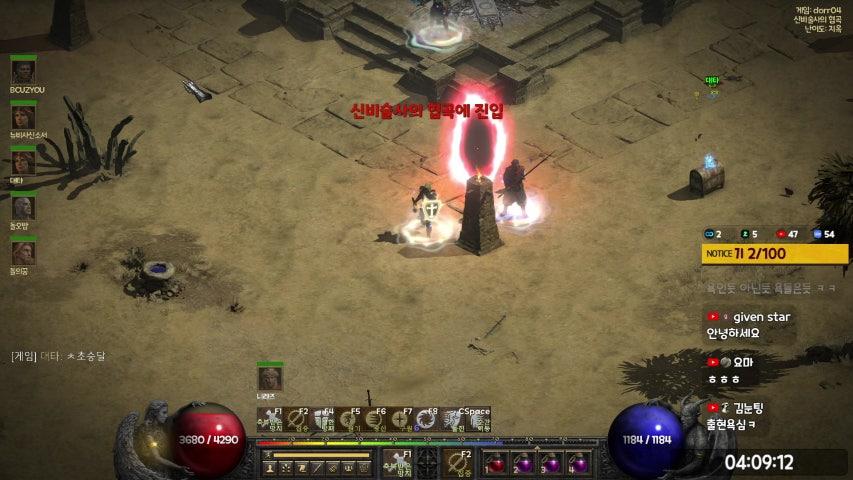Drink the purple potion in belt slot 4
Viewport: 853px width, 480px height.
point(578,463)
